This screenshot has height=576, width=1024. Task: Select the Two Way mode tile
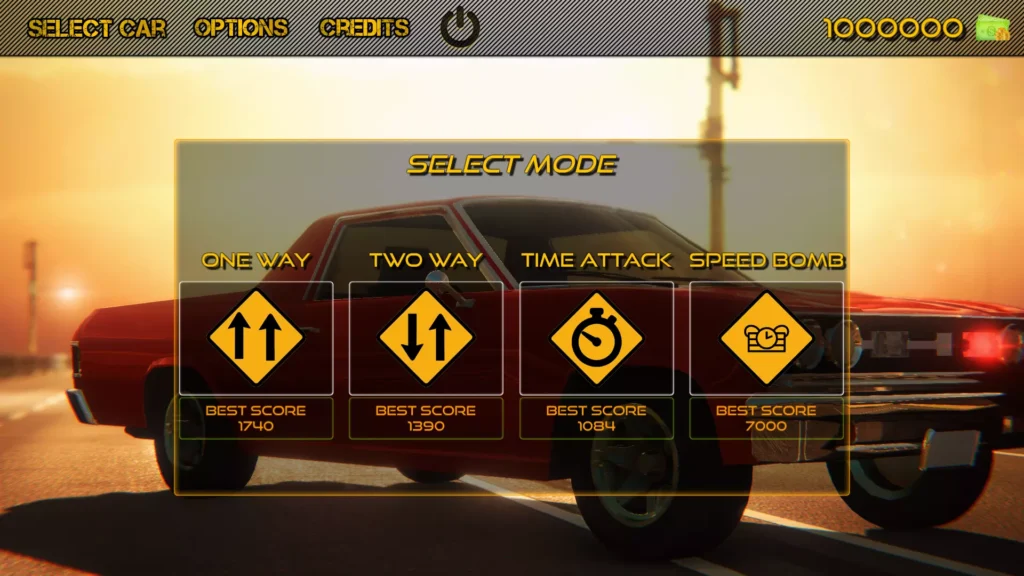pyautogui.click(x=426, y=338)
